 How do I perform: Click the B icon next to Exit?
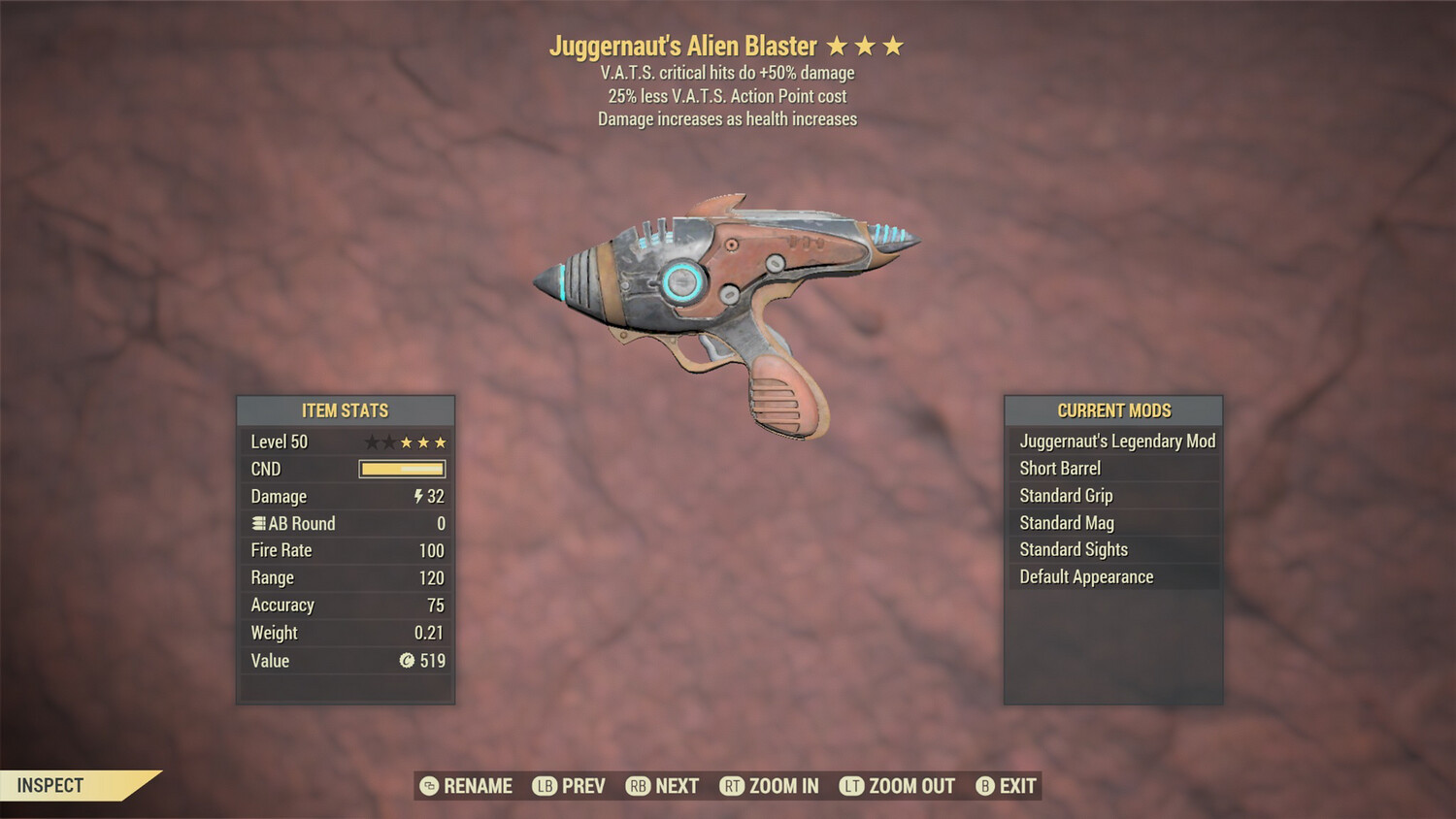(986, 786)
